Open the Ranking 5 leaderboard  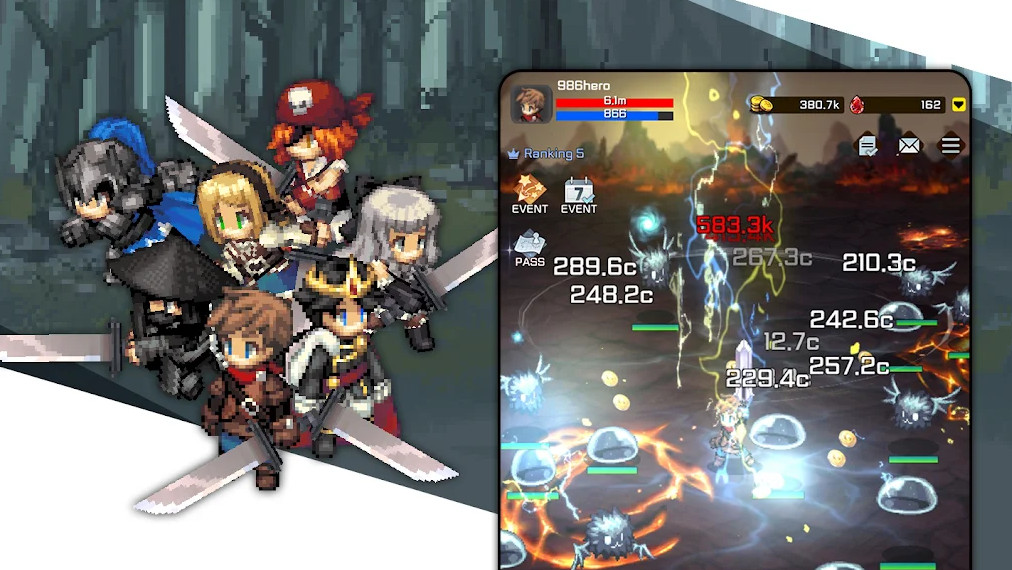546,154
